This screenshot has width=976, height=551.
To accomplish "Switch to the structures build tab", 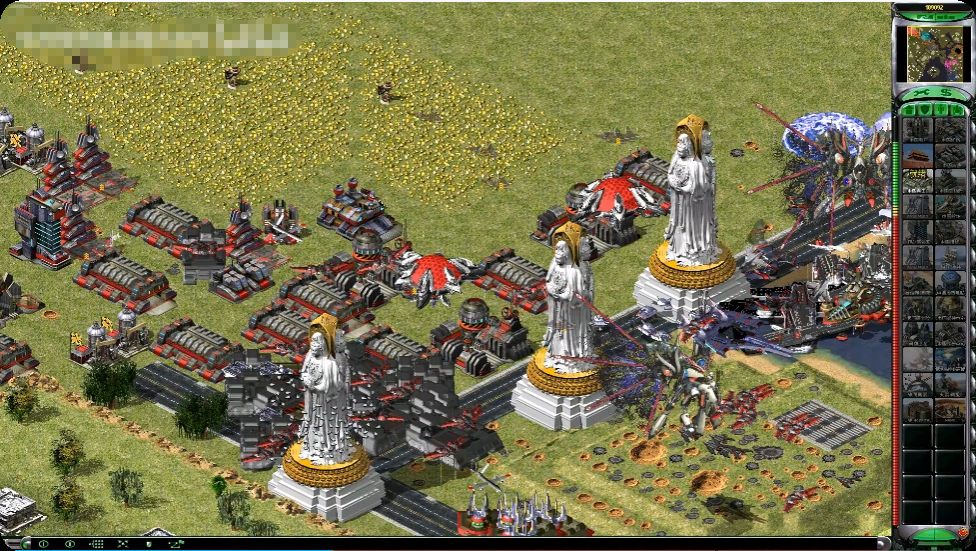I will (x=910, y=109).
